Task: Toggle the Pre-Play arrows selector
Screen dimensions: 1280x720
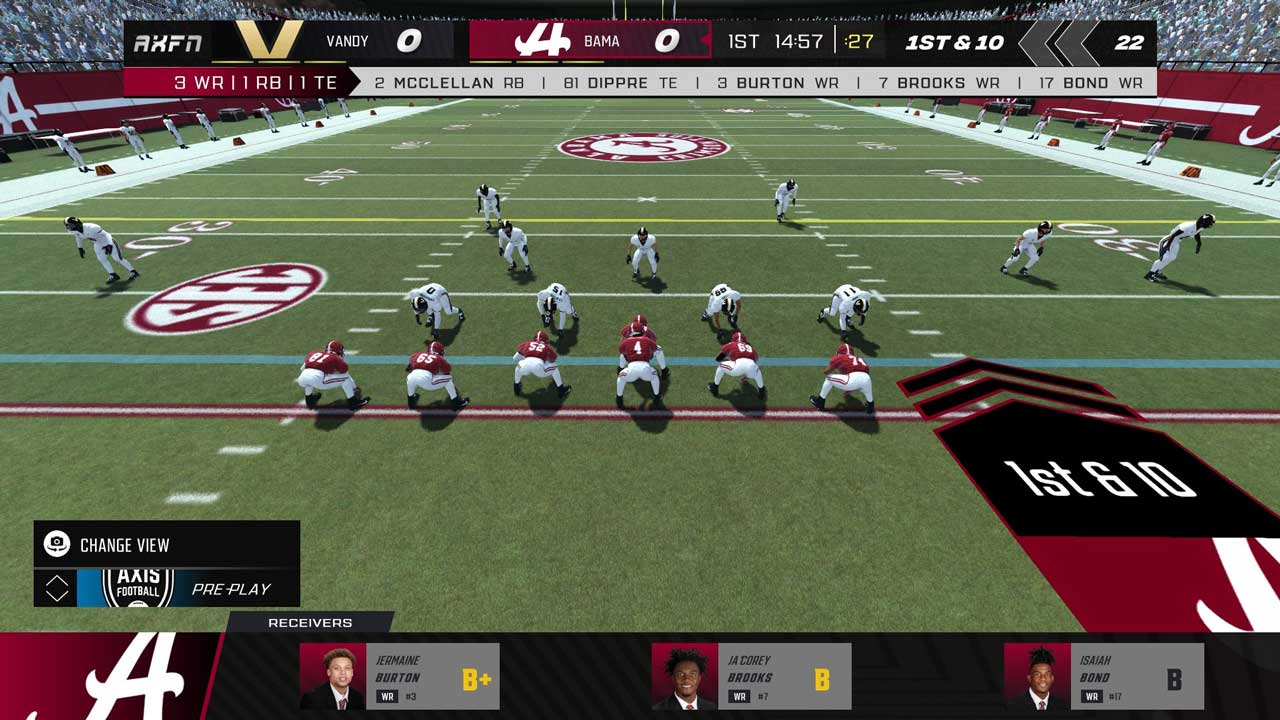Action: click(x=57, y=589)
